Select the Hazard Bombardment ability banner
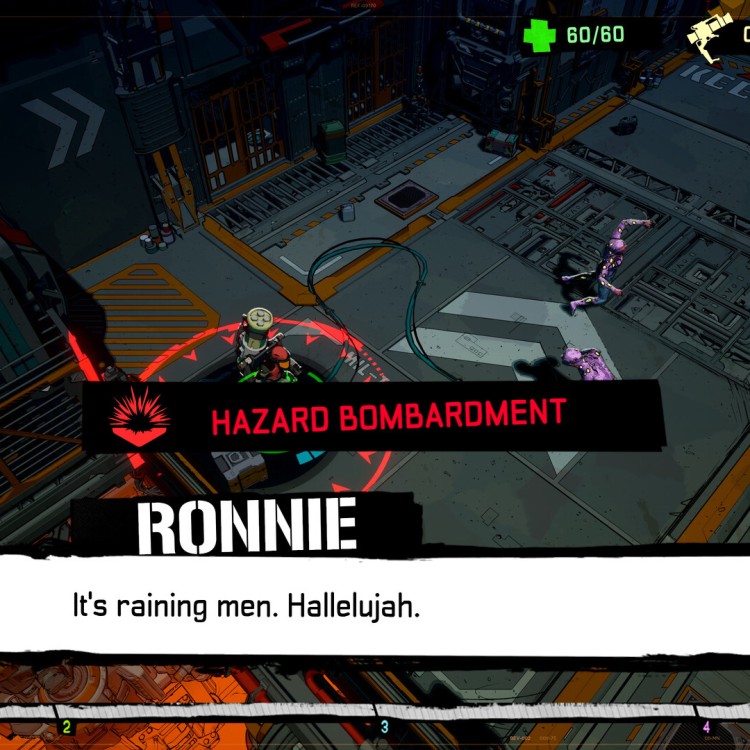The width and height of the screenshot is (750, 750). point(375,416)
